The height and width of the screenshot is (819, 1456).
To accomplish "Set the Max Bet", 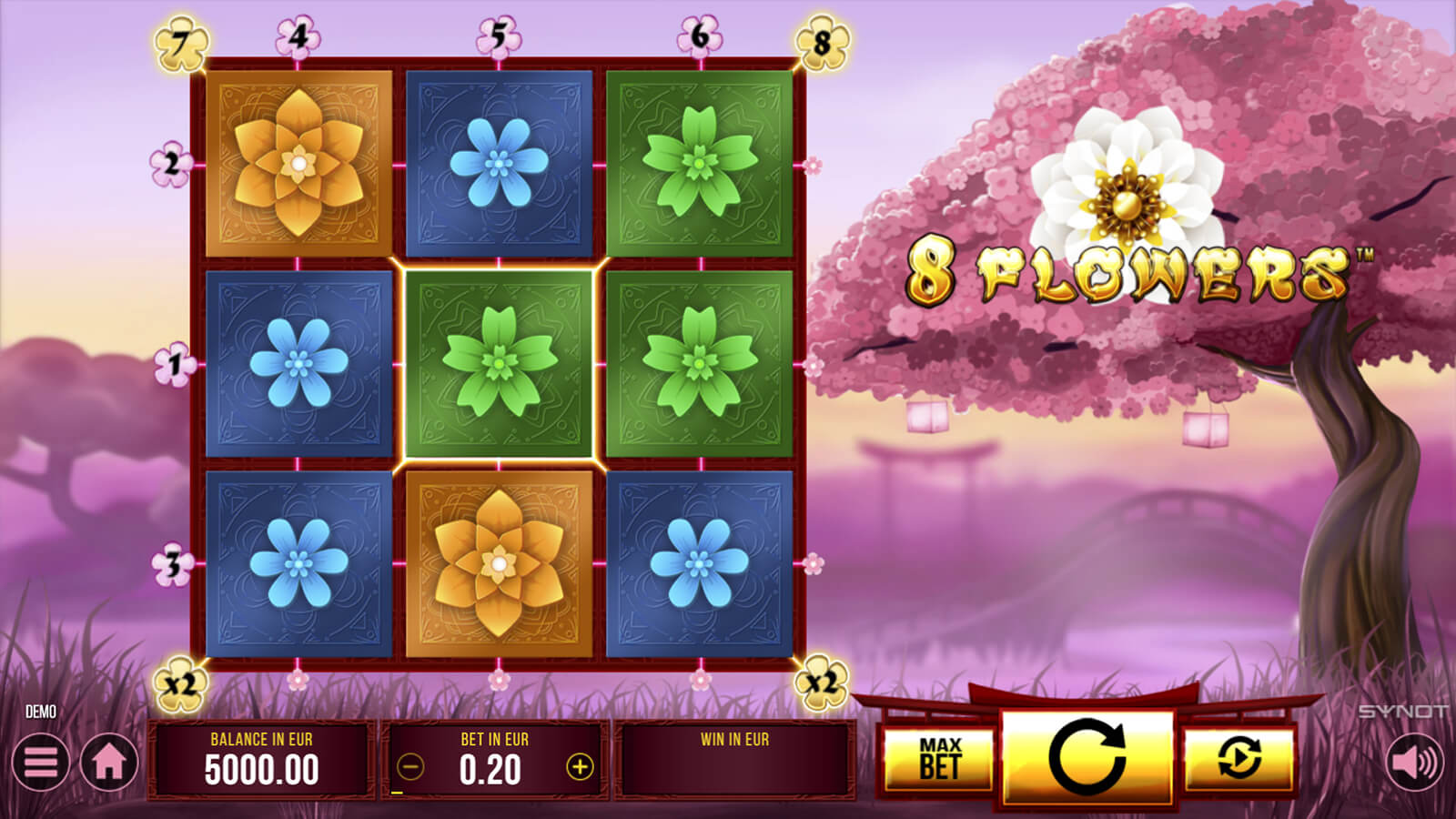I will click(939, 759).
